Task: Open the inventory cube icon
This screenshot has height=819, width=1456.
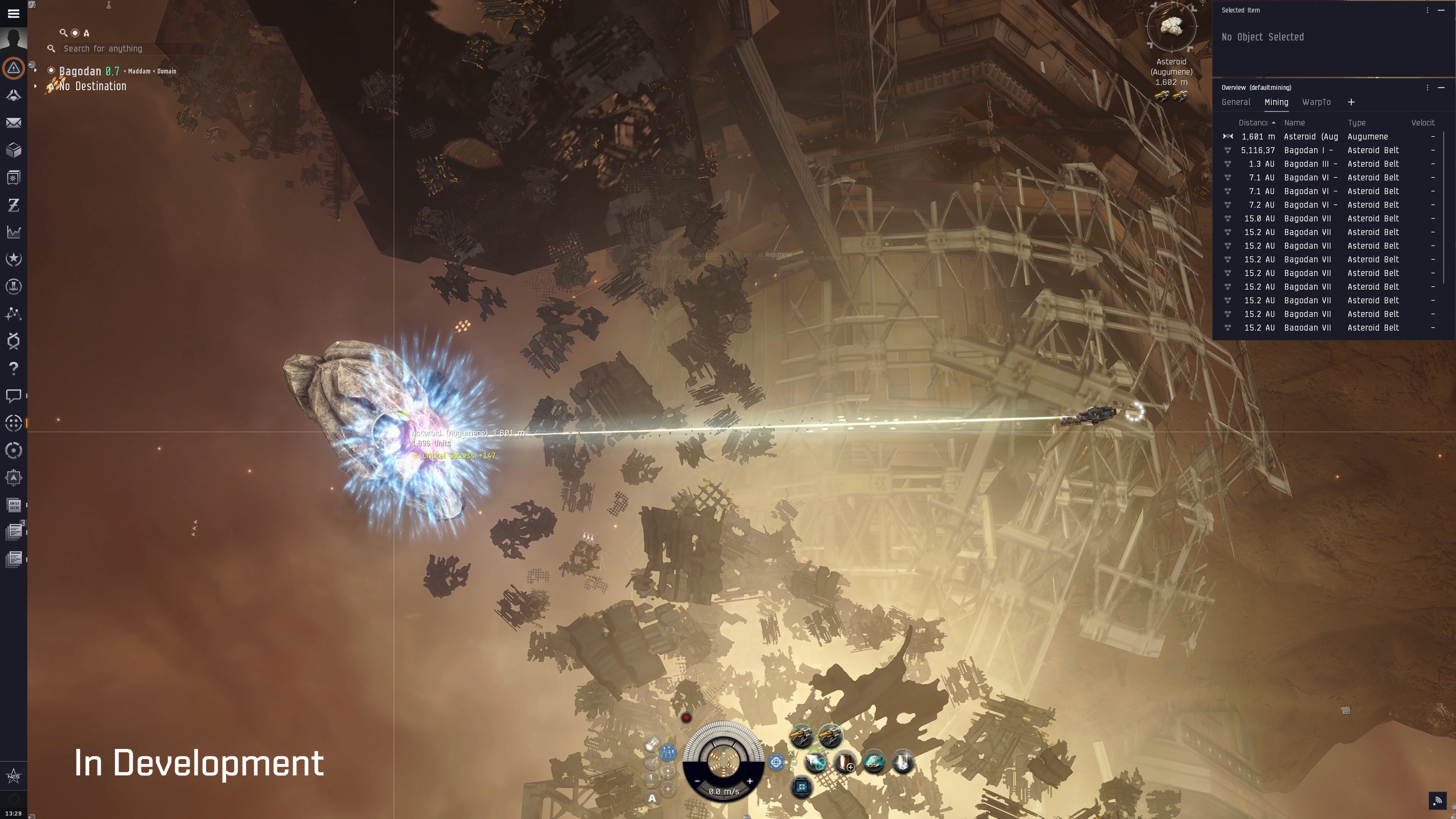Action: click(14, 151)
